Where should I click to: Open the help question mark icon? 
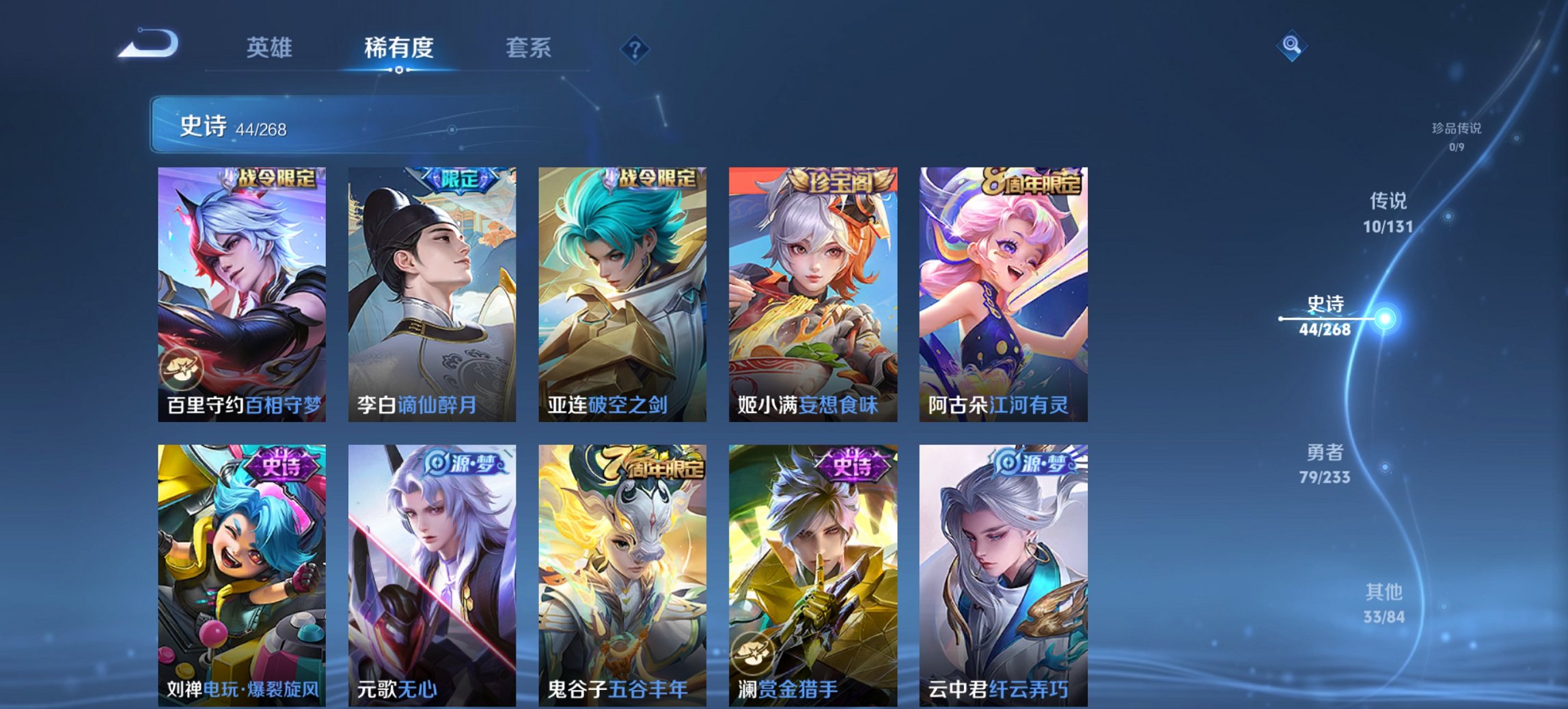[x=635, y=48]
